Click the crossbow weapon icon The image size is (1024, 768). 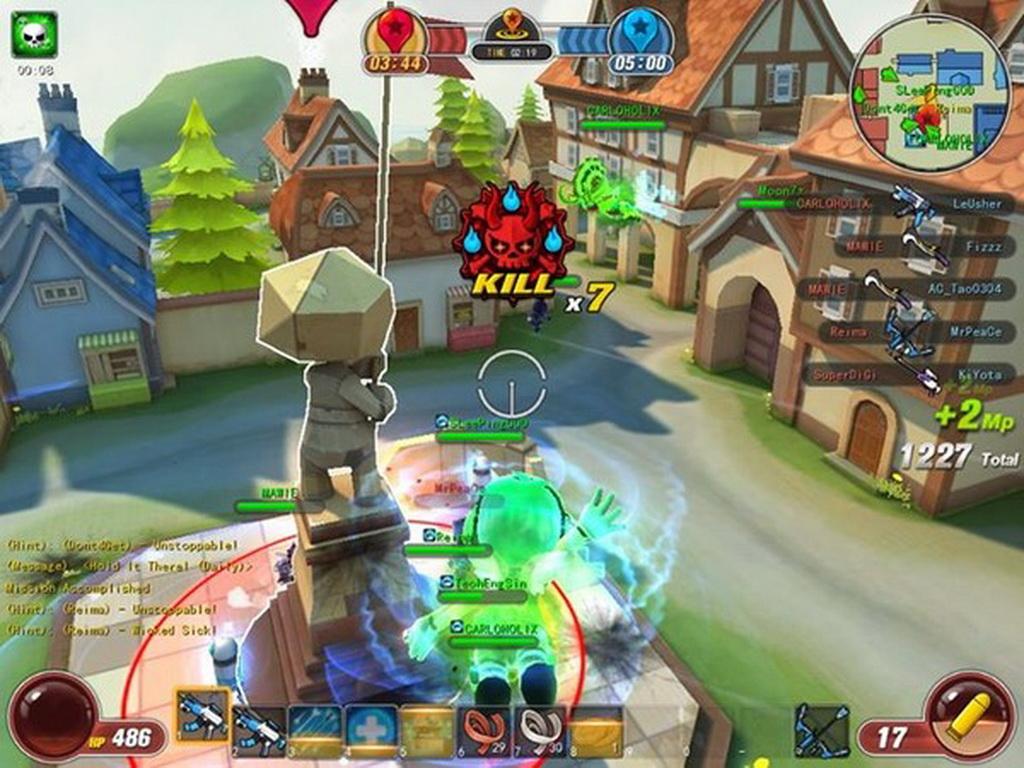[821, 730]
